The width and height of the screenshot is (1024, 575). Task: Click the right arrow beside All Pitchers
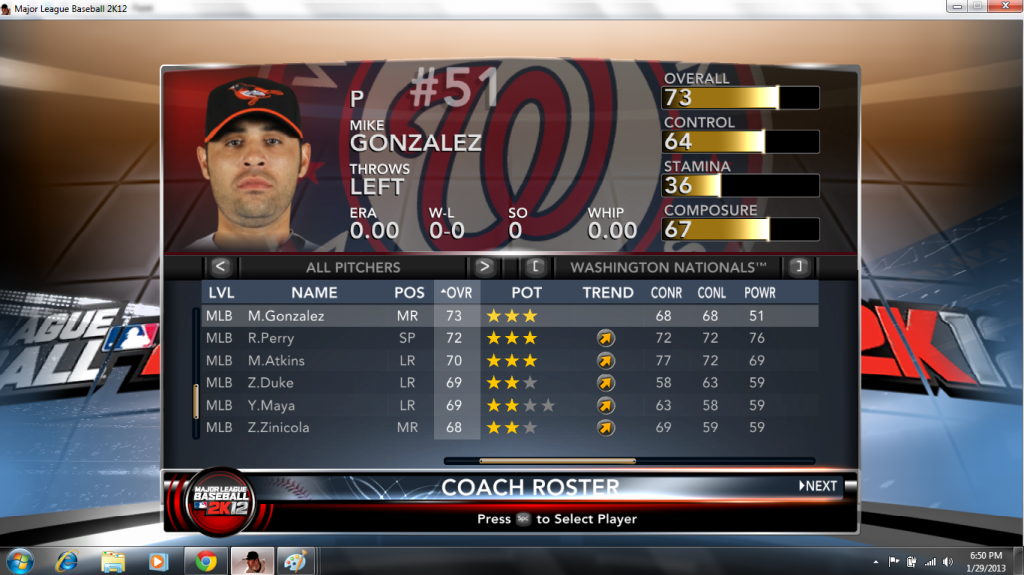tap(484, 267)
